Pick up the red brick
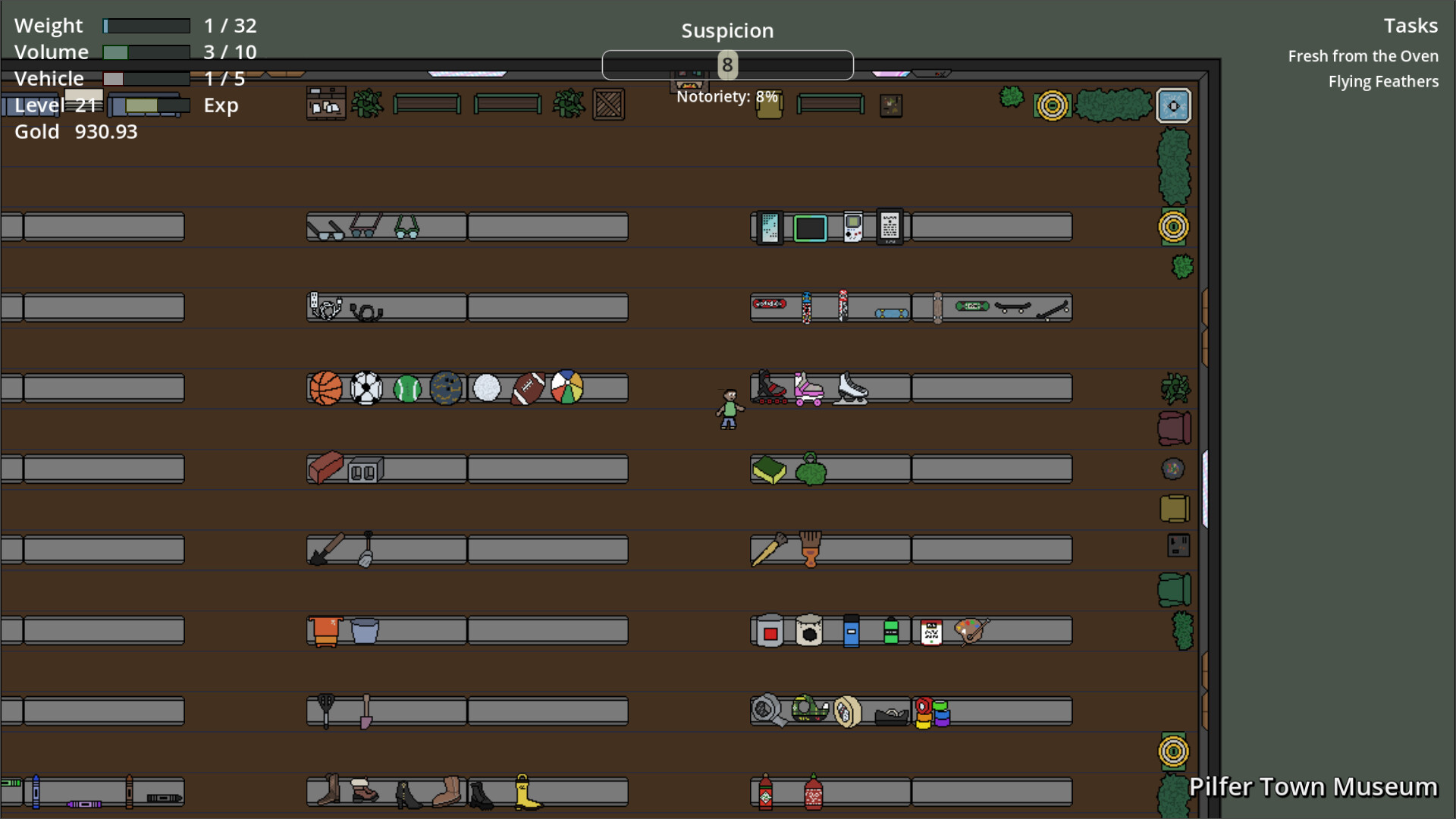1456x819 pixels. pos(325,466)
